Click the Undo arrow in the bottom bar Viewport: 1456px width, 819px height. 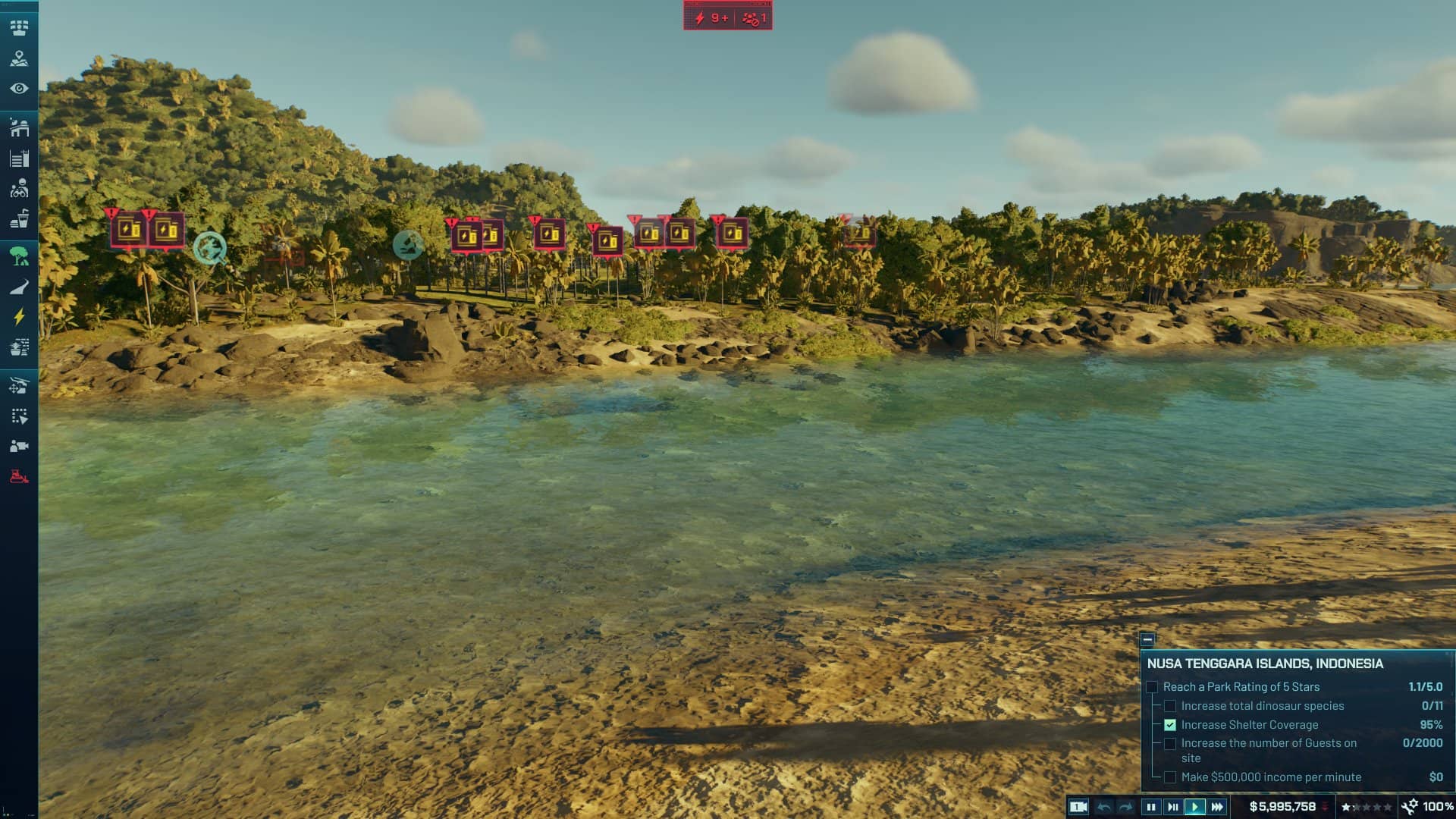pos(1104,806)
